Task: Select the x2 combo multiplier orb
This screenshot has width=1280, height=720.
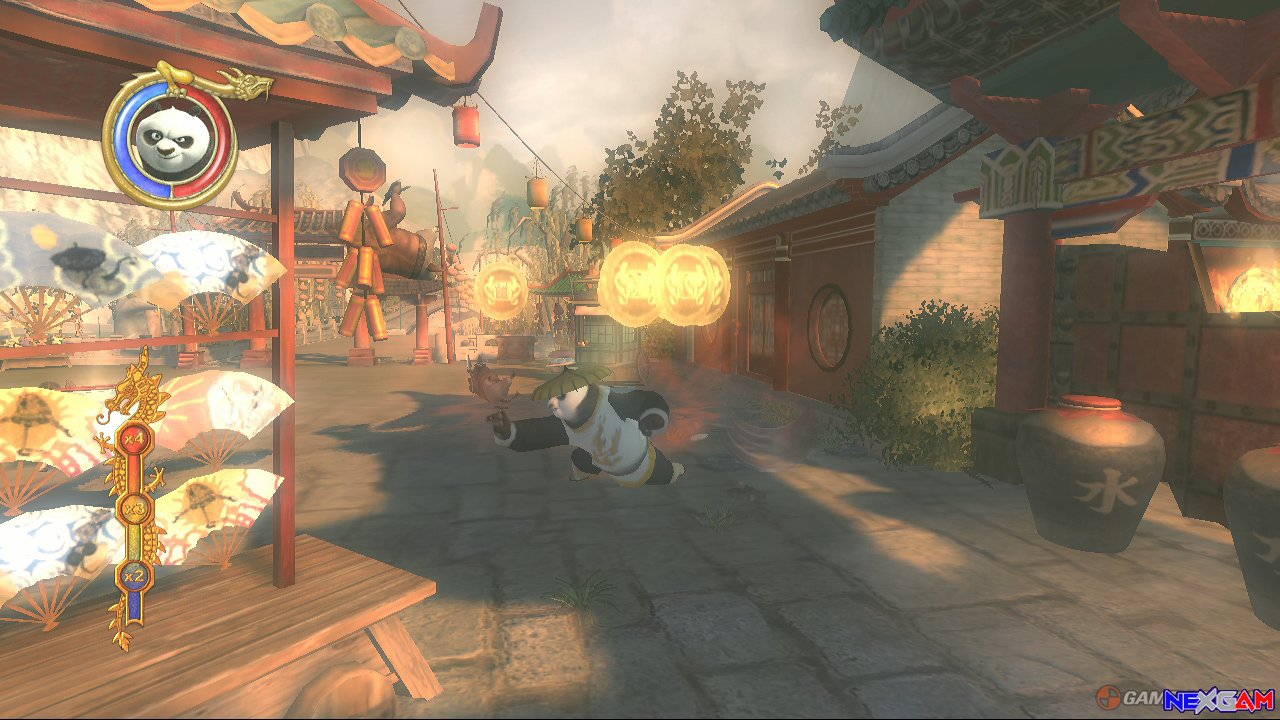Action: point(132,575)
